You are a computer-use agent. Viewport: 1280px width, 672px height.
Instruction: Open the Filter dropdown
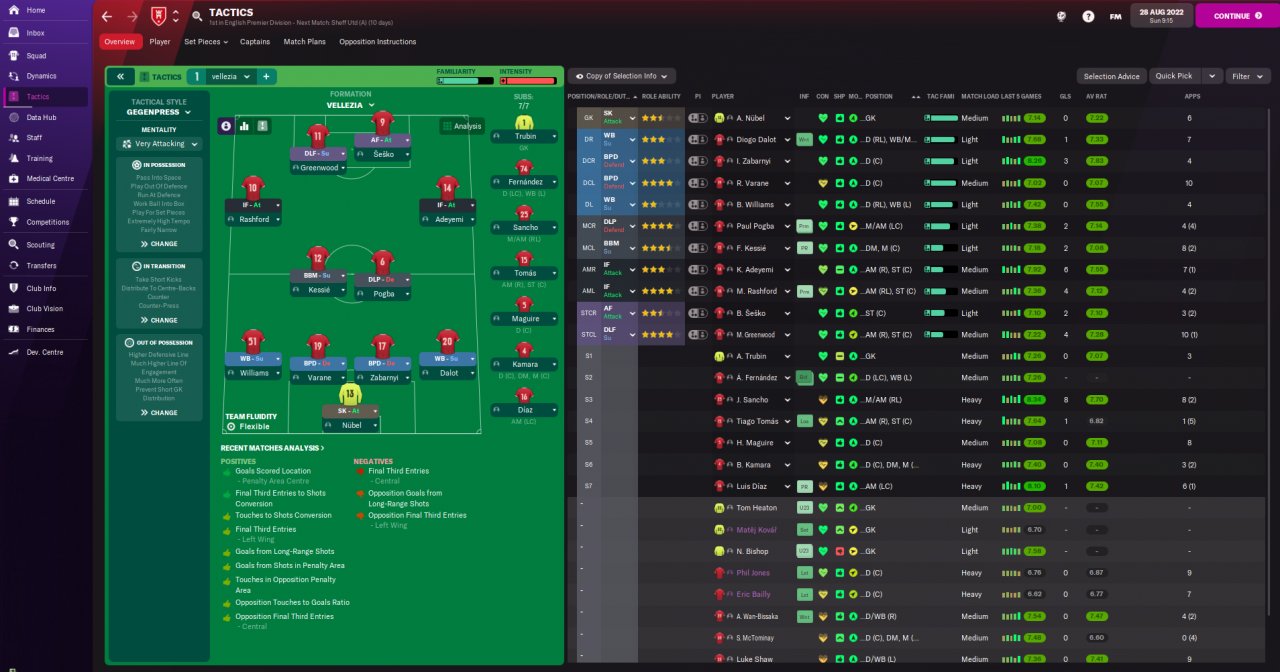click(x=1247, y=76)
